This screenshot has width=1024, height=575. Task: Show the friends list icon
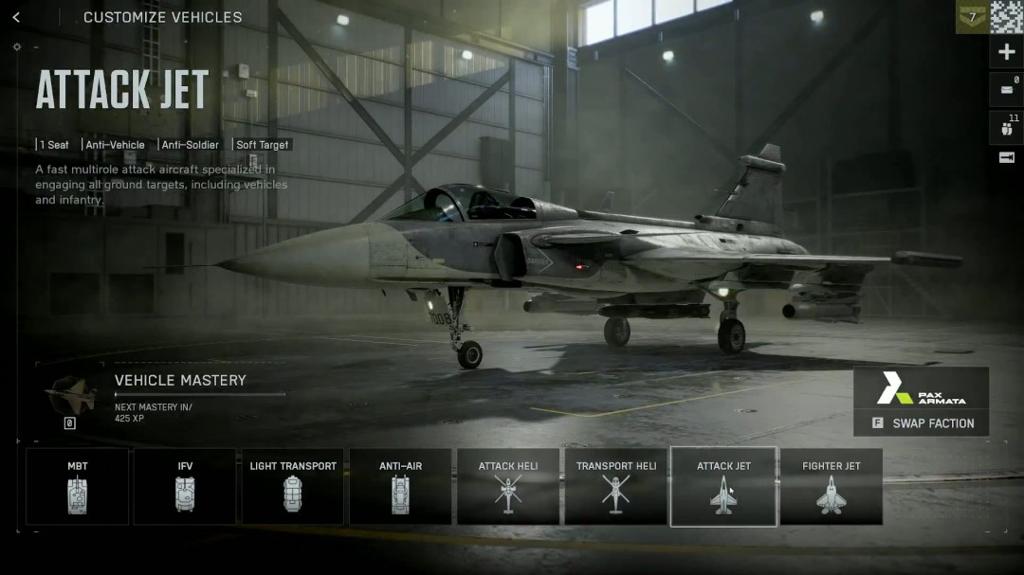coord(1006,128)
